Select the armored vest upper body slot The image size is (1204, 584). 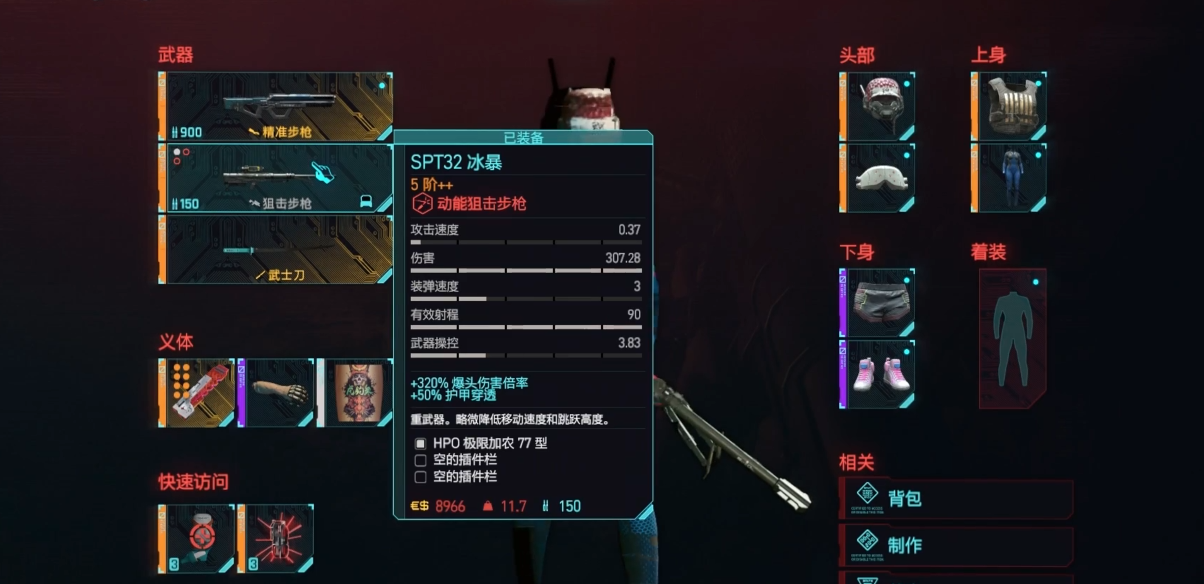(x=1009, y=105)
